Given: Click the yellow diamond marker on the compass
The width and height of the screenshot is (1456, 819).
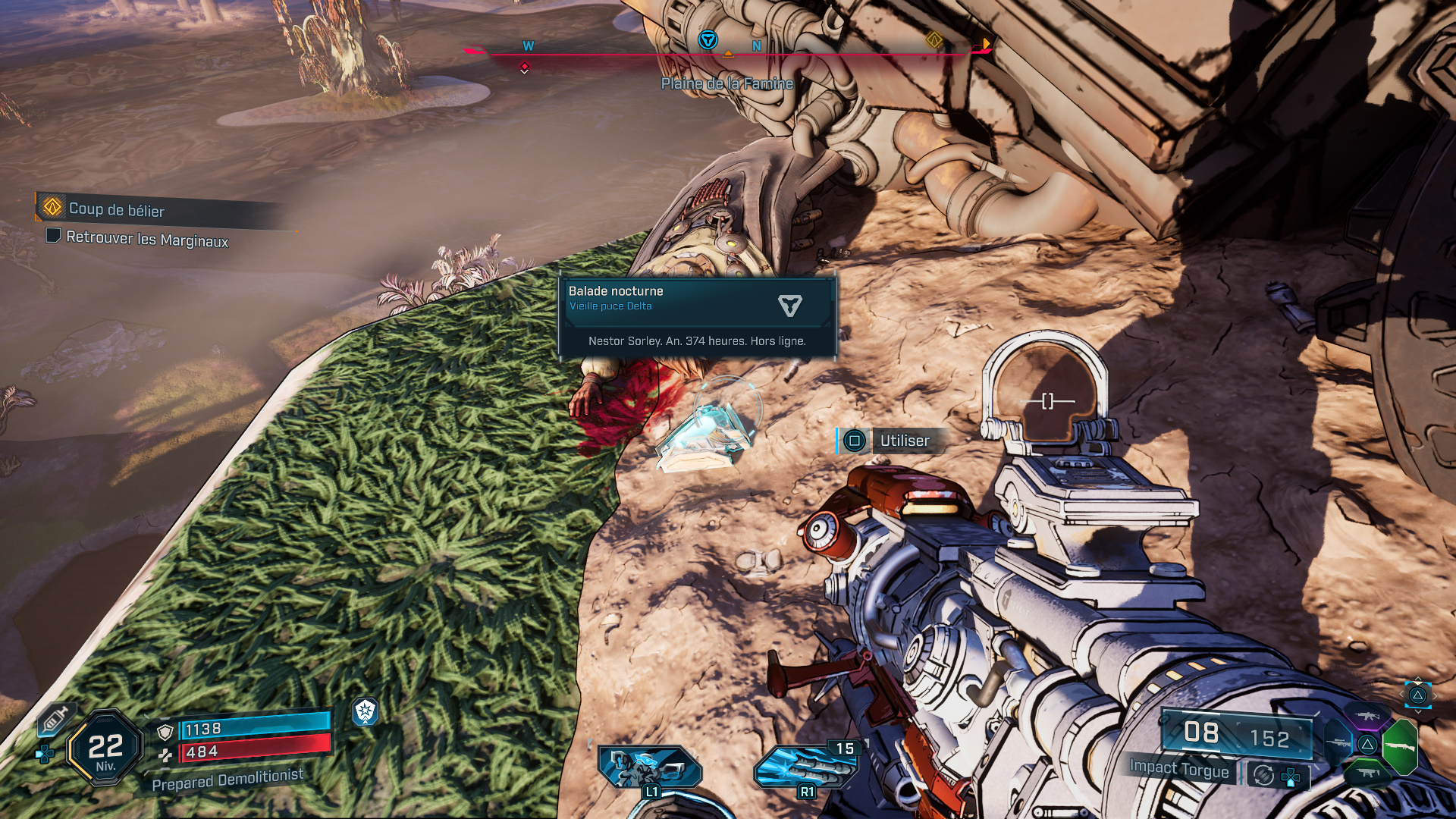Looking at the screenshot, I should click(934, 40).
